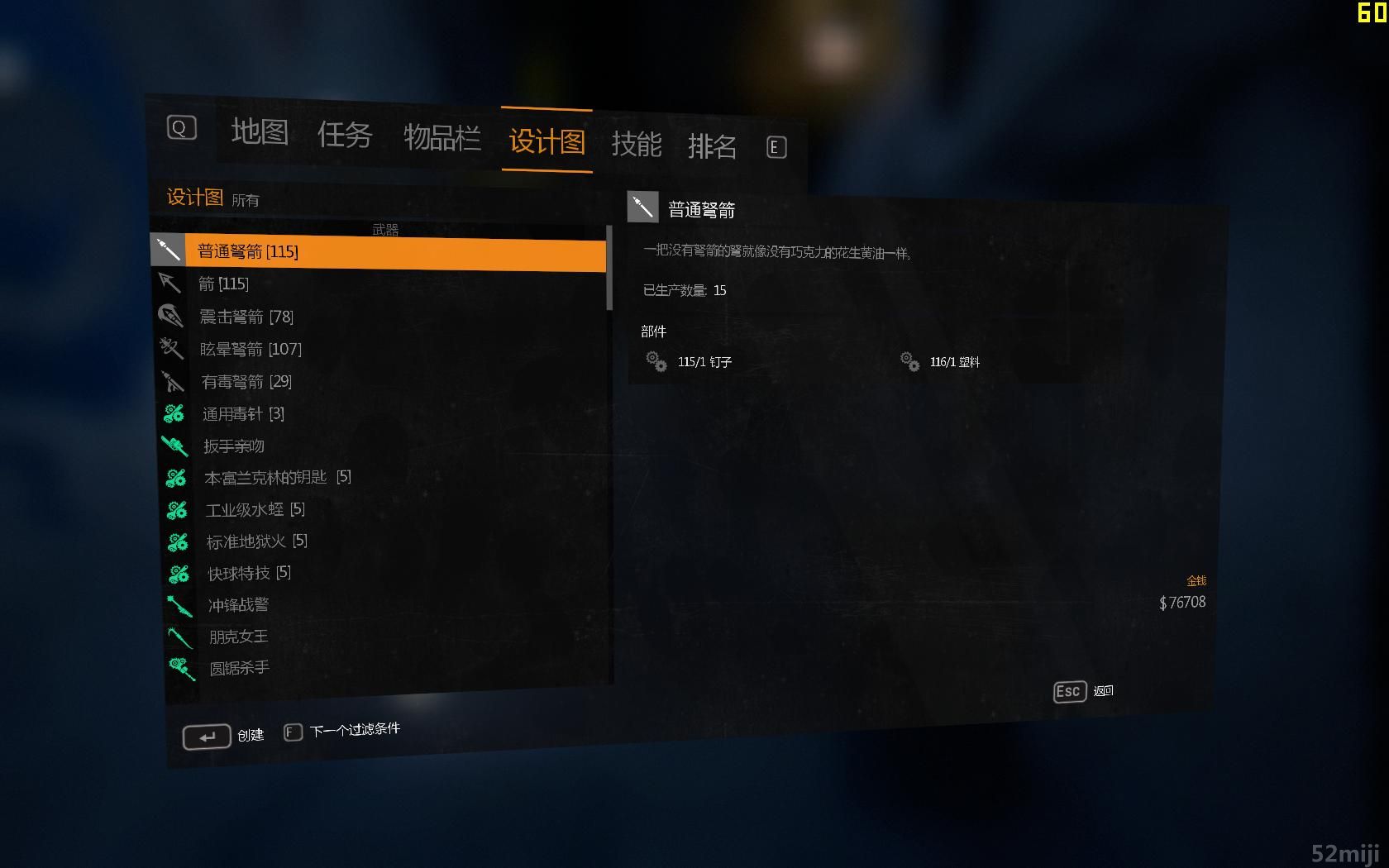Select the 工业级水蛭 blueprint
Image resolution: width=1389 pixels, height=868 pixels.
point(255,509)
